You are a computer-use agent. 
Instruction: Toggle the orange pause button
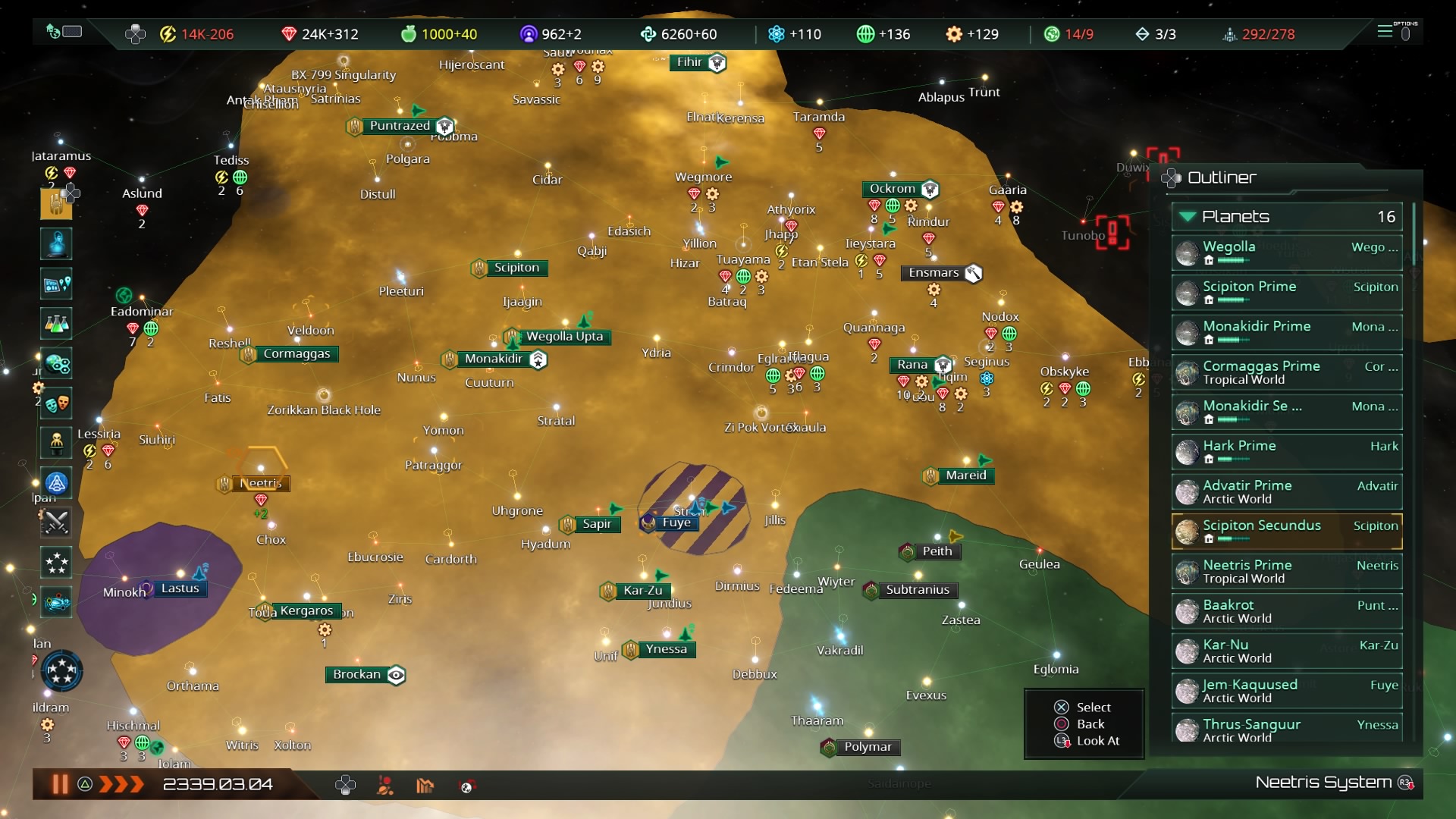pos(59,784)
